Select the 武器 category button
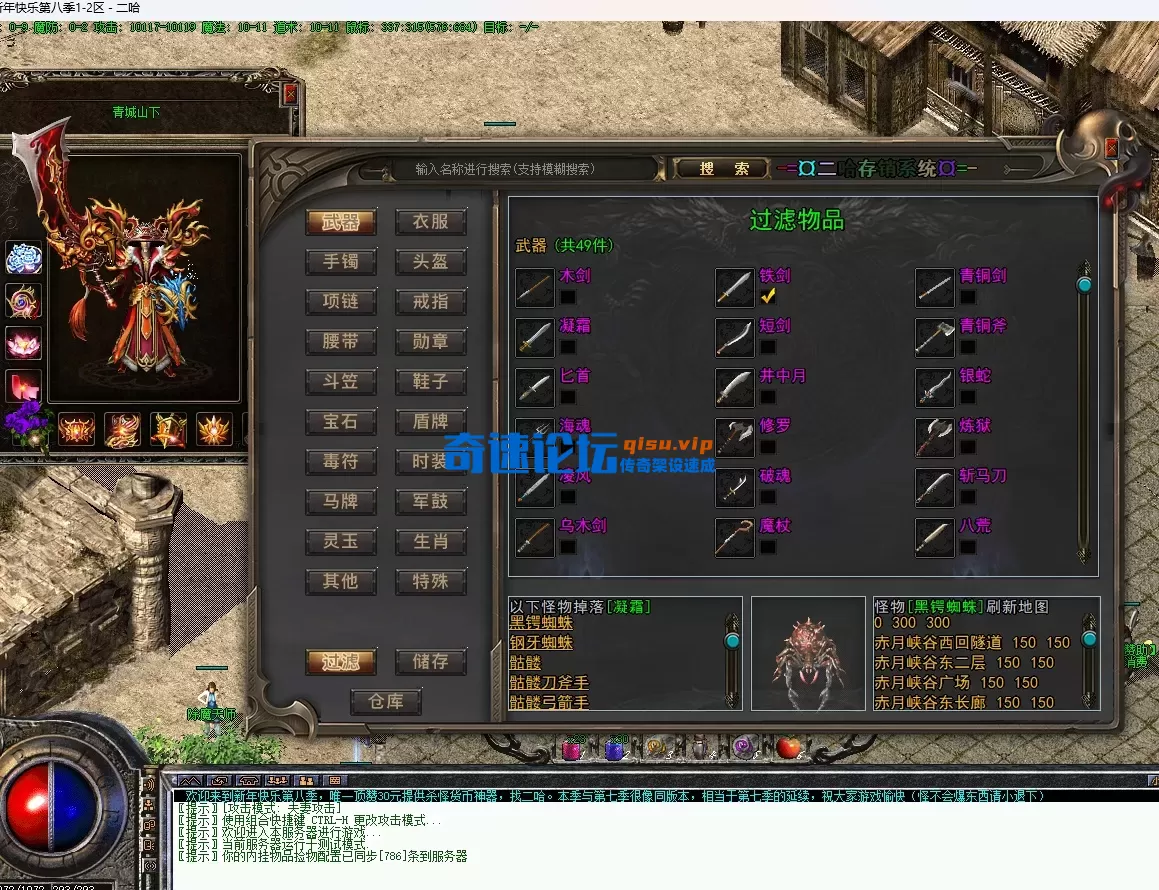The image size is (1159, 890). point(341,222)
